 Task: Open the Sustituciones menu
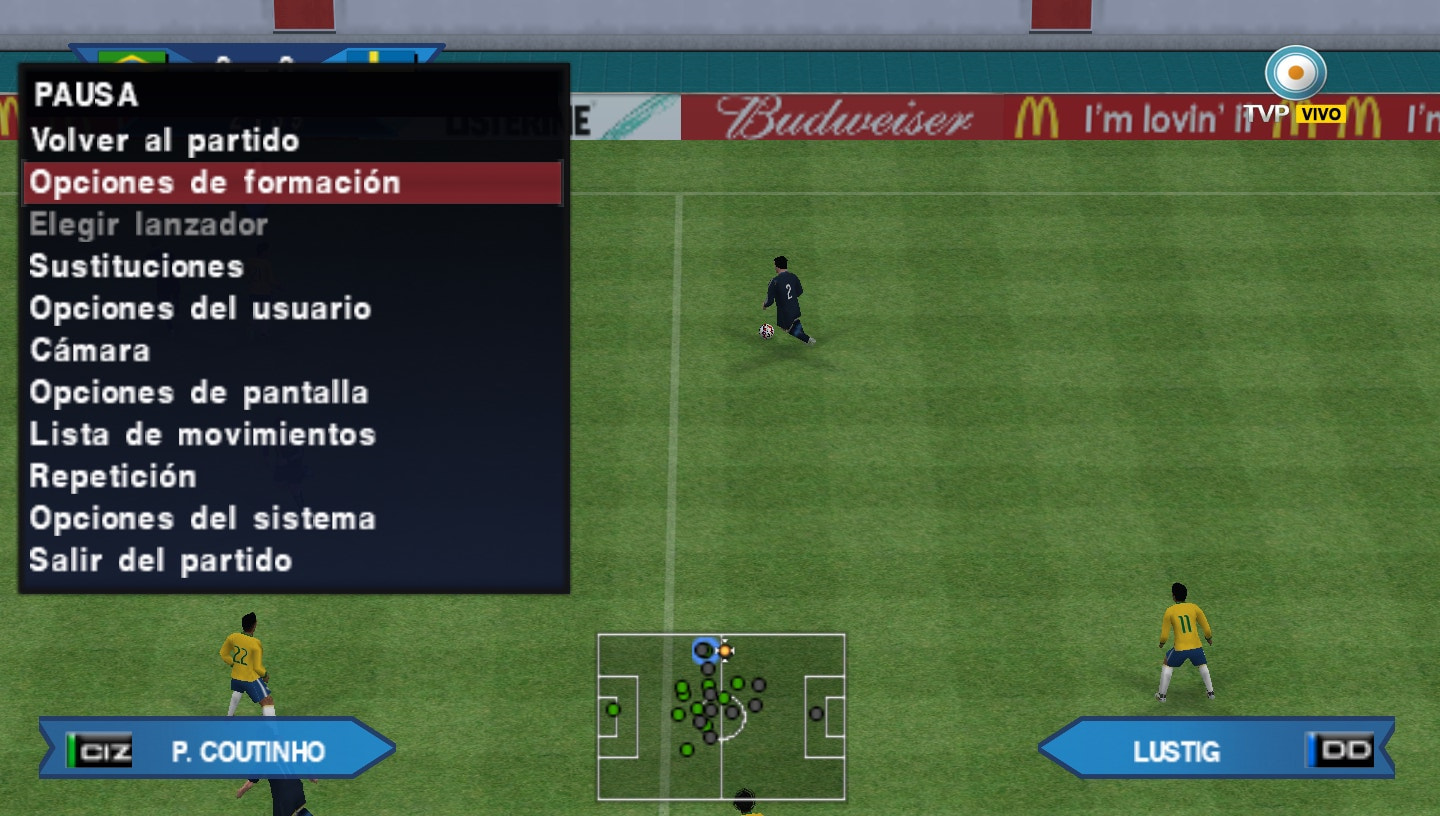coord(138,266)
